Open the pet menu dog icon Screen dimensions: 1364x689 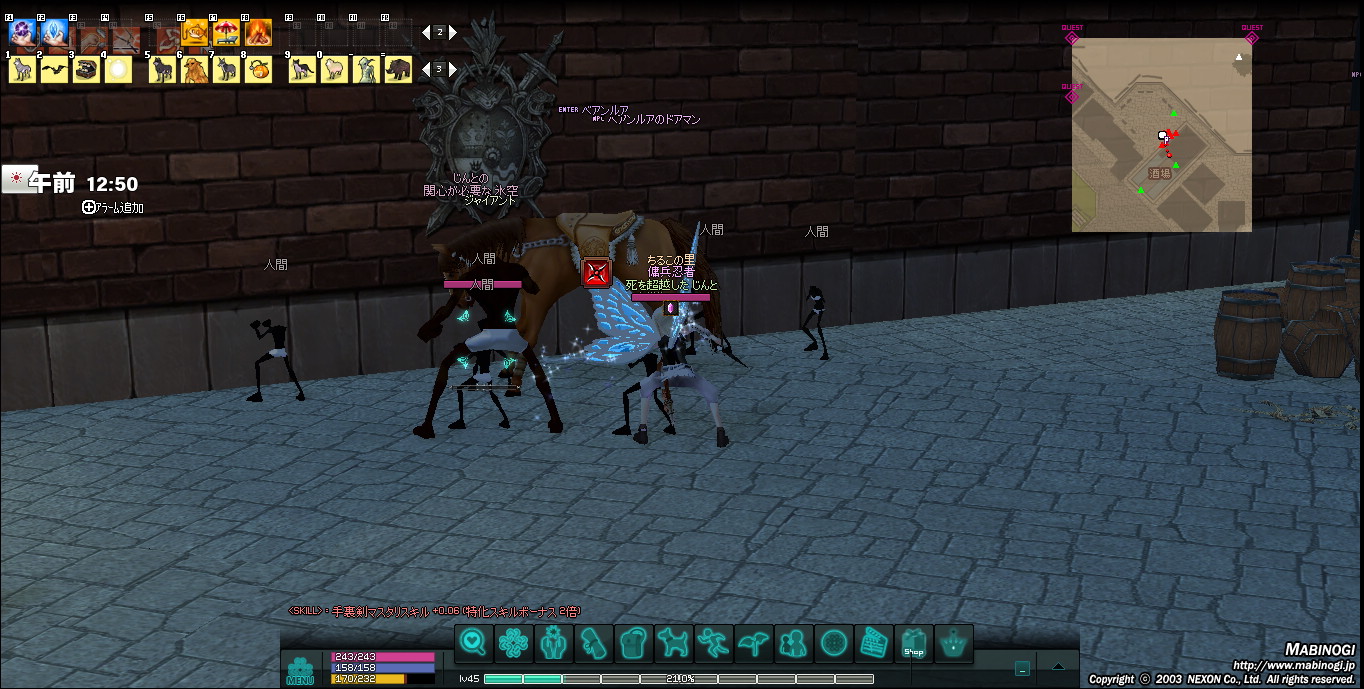[674, 643]
